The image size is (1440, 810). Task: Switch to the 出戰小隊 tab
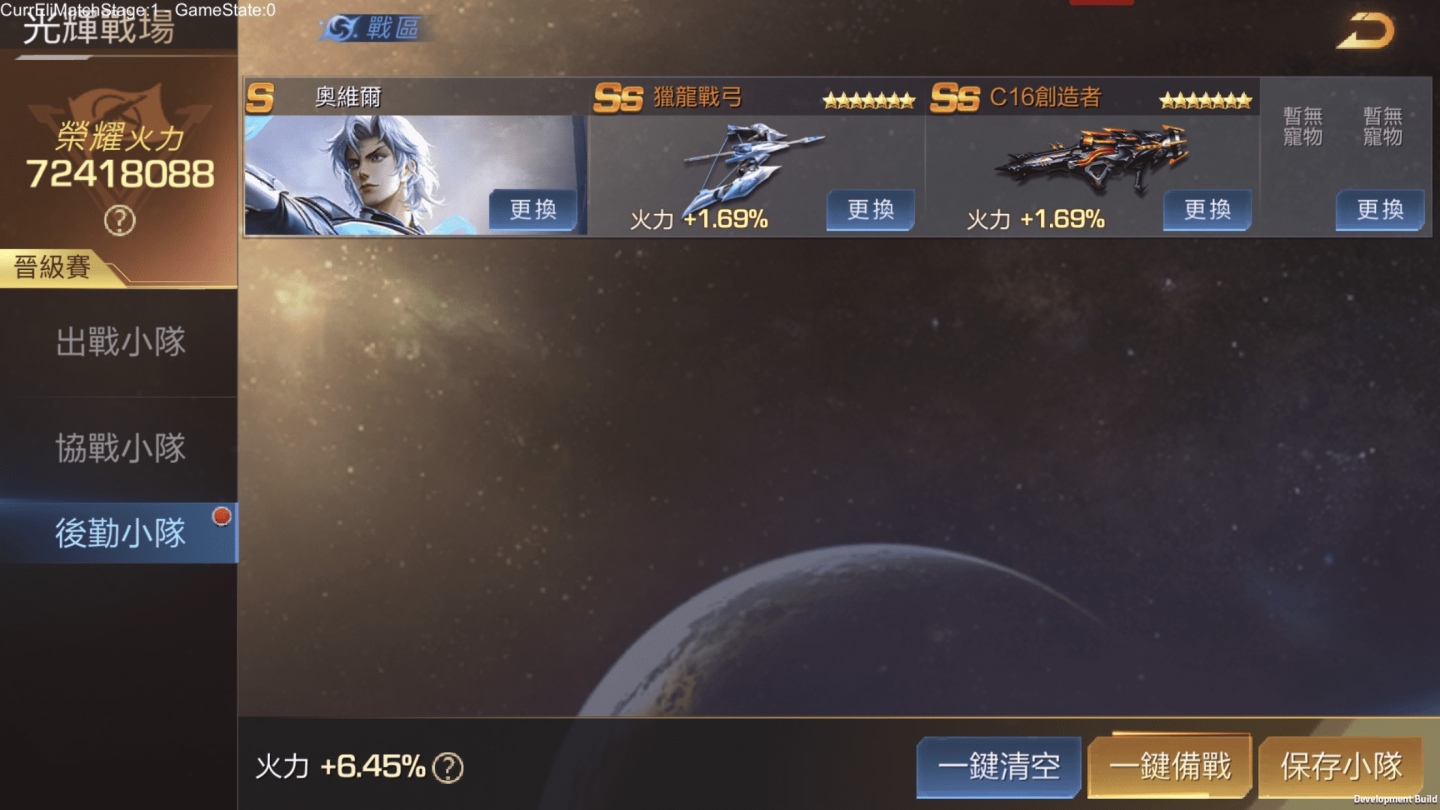click(120, 343)
